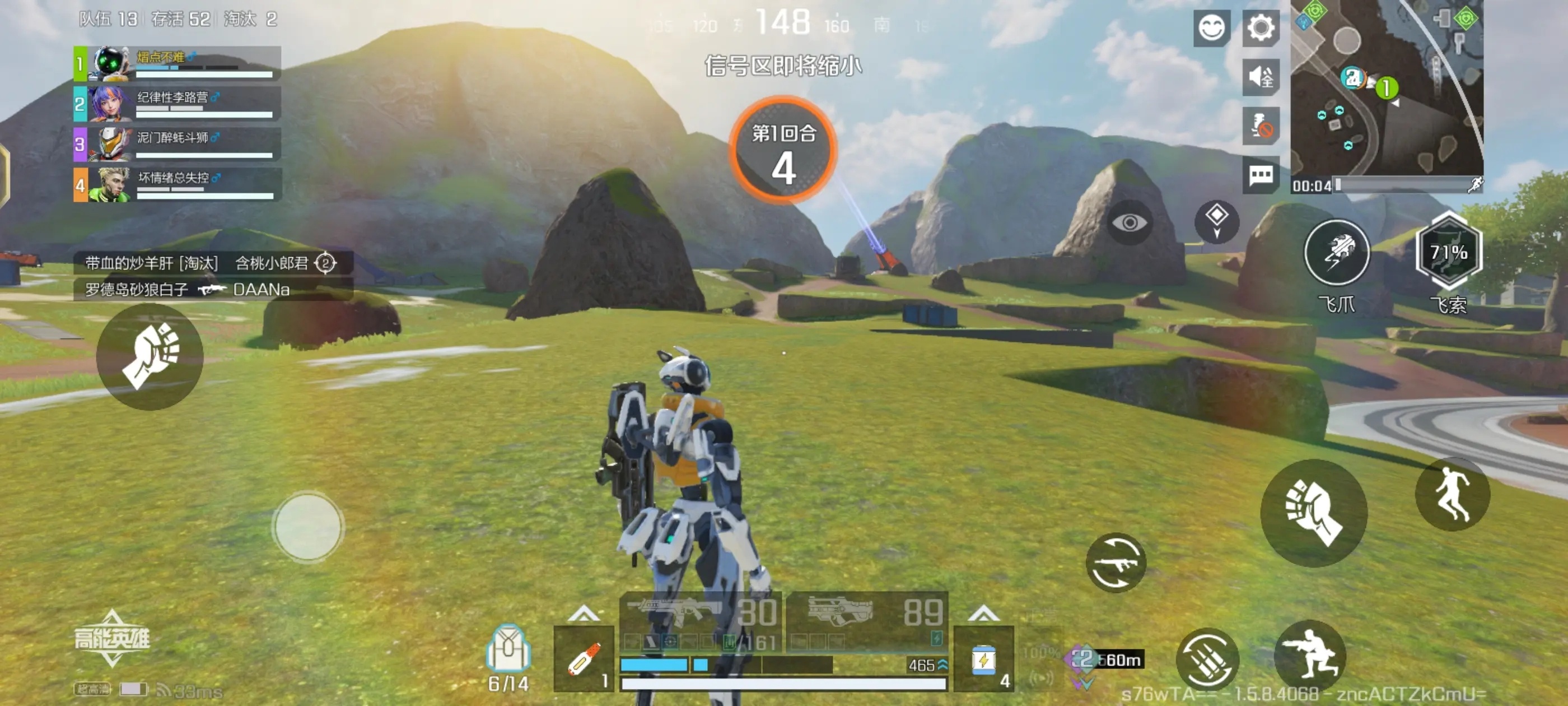Tap the eye free-look button
This screenshot has width=1568, height=706.
point(1129,223)
